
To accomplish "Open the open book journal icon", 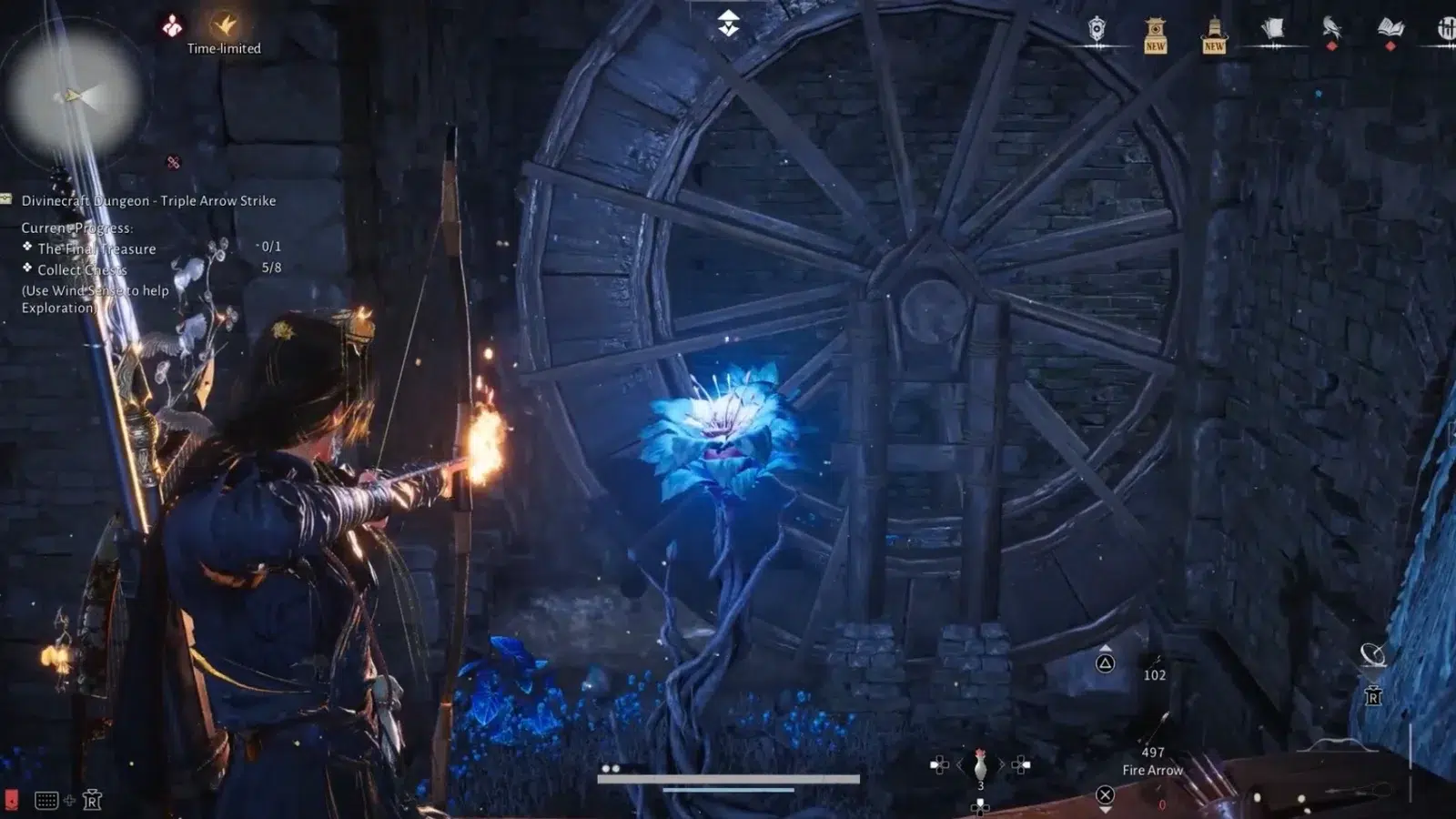I will (x=1390, y=28).
